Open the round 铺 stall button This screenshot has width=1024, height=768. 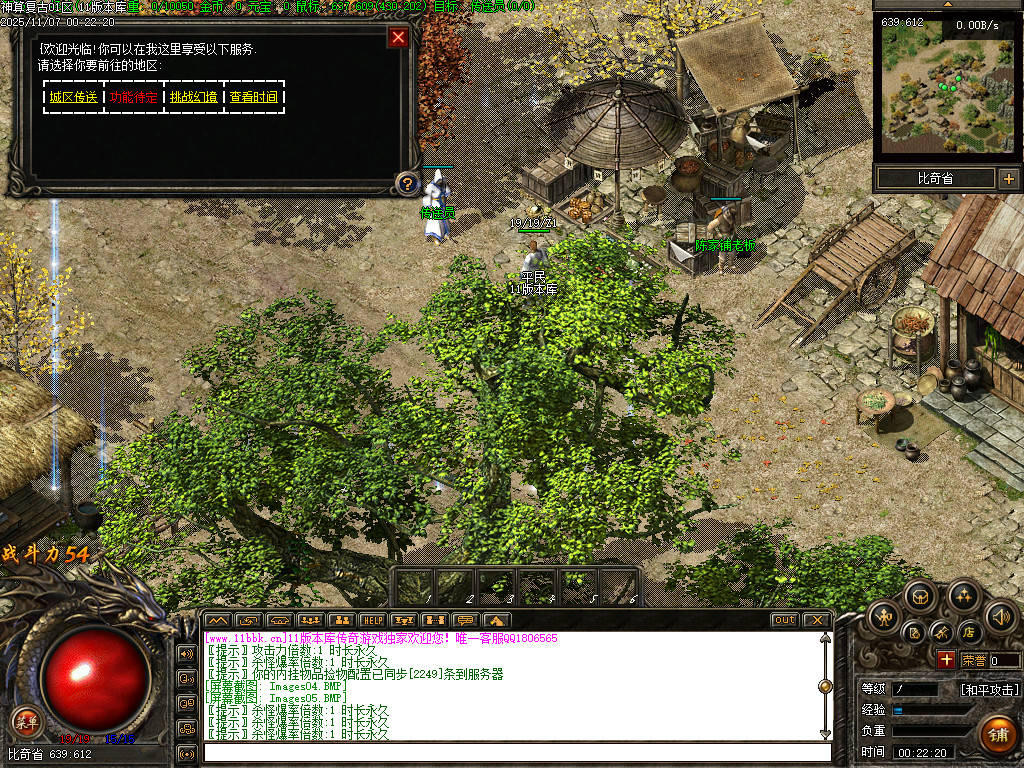tap(996, 734)
